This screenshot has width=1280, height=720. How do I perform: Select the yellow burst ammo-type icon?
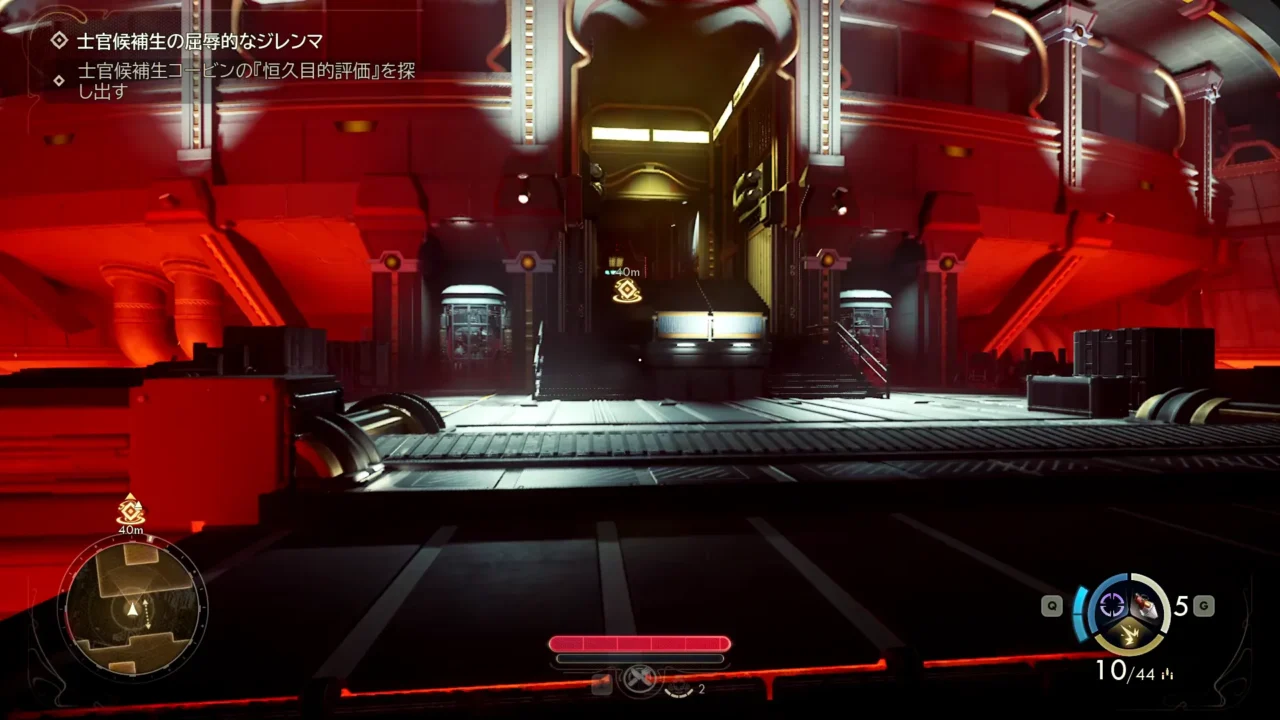[x=1130, y=632]
